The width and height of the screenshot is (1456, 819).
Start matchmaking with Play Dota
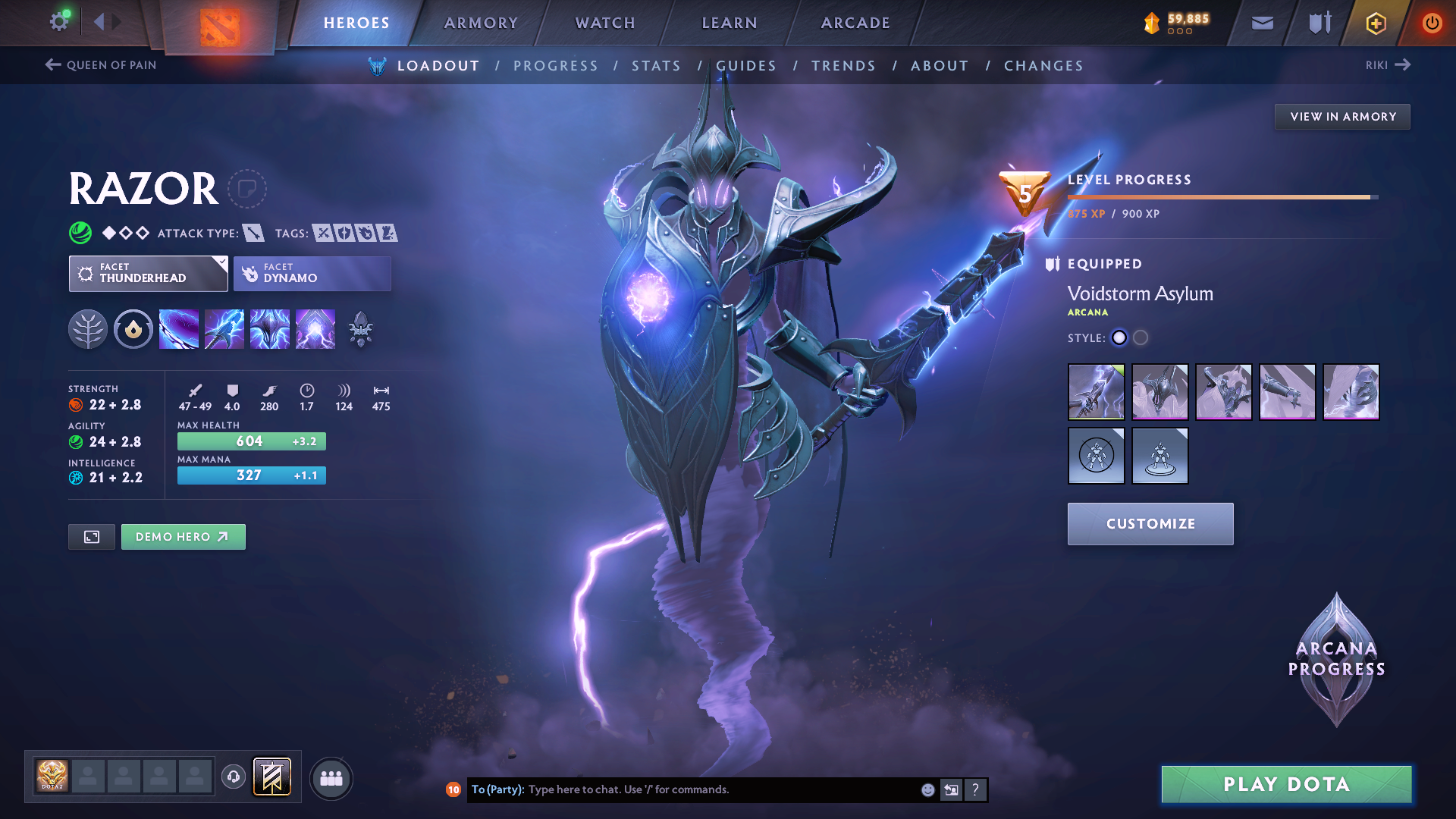click(x=1286, y=784)
